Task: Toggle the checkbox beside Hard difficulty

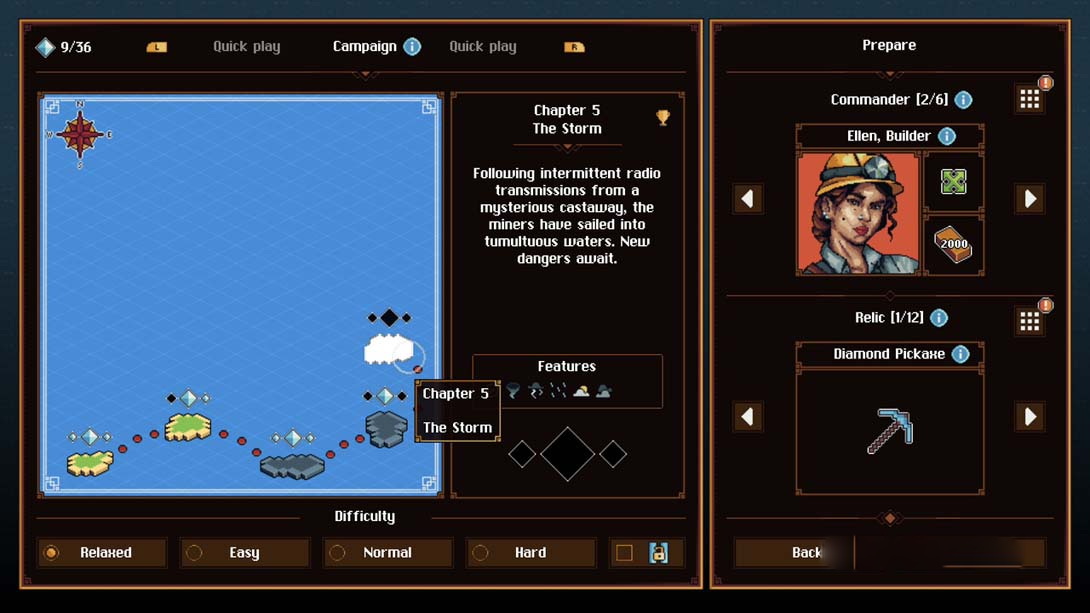Action: [x=624, y=553]
